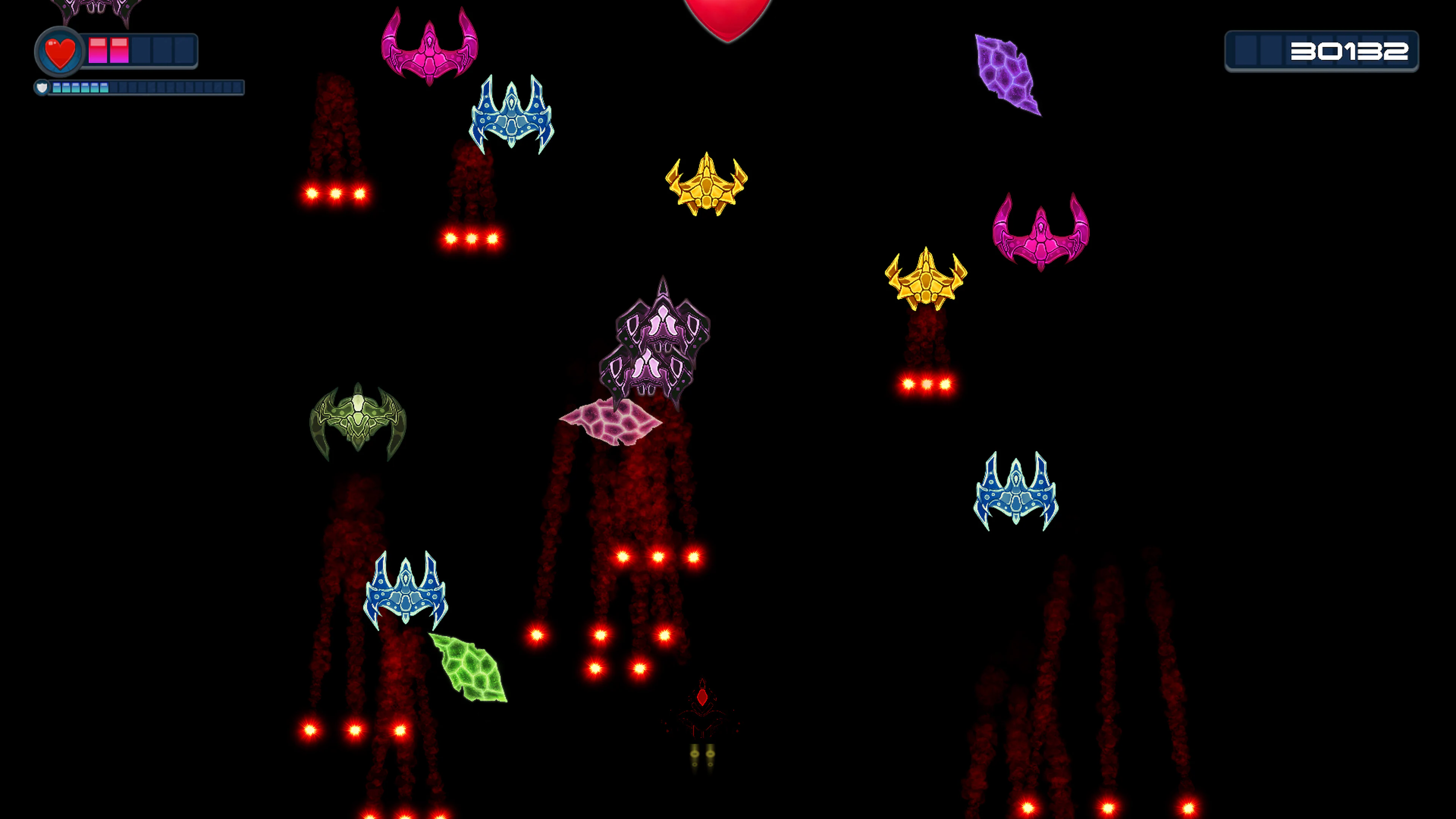
Task: Click the shield icon next to the shield bar
Action: (42, 88)
